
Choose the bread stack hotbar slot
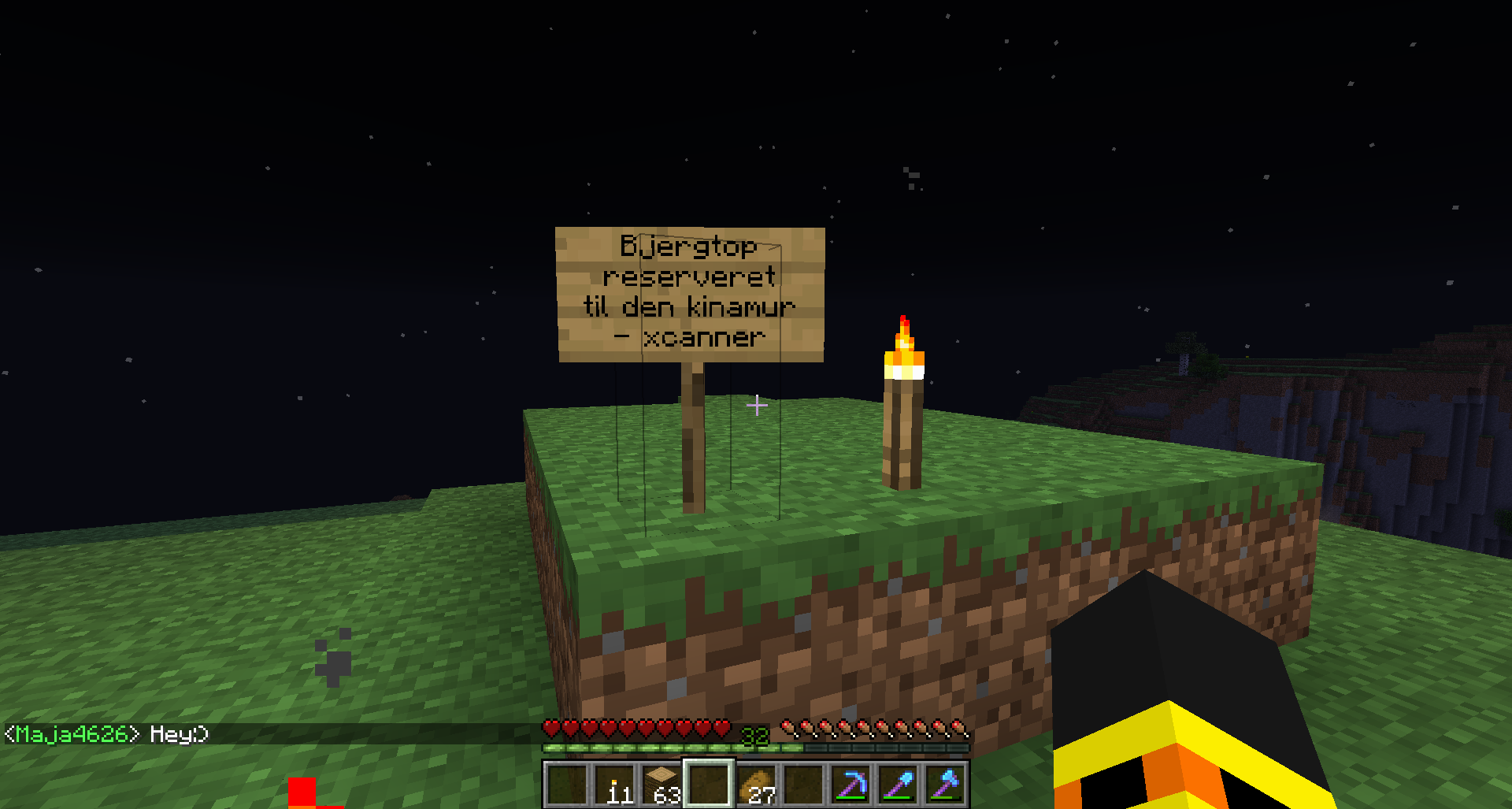(758, 785)
